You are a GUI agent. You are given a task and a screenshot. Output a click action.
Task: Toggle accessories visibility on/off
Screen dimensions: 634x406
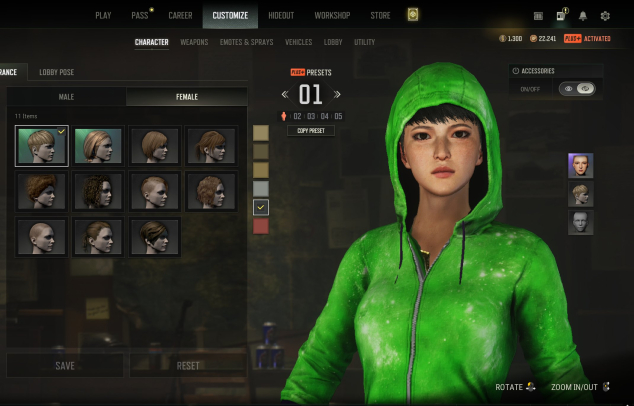577,89
